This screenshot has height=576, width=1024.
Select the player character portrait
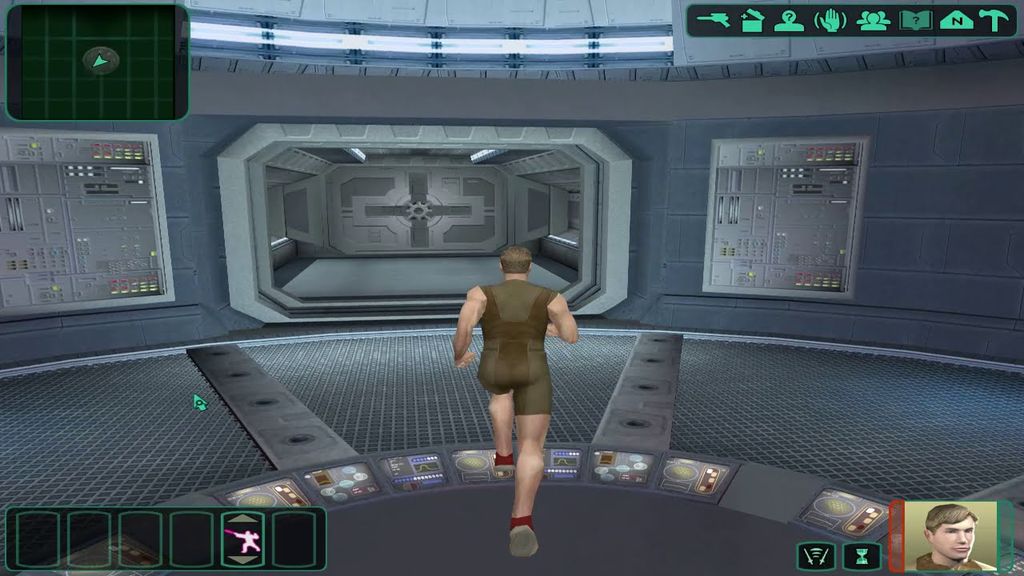(950, 536)
